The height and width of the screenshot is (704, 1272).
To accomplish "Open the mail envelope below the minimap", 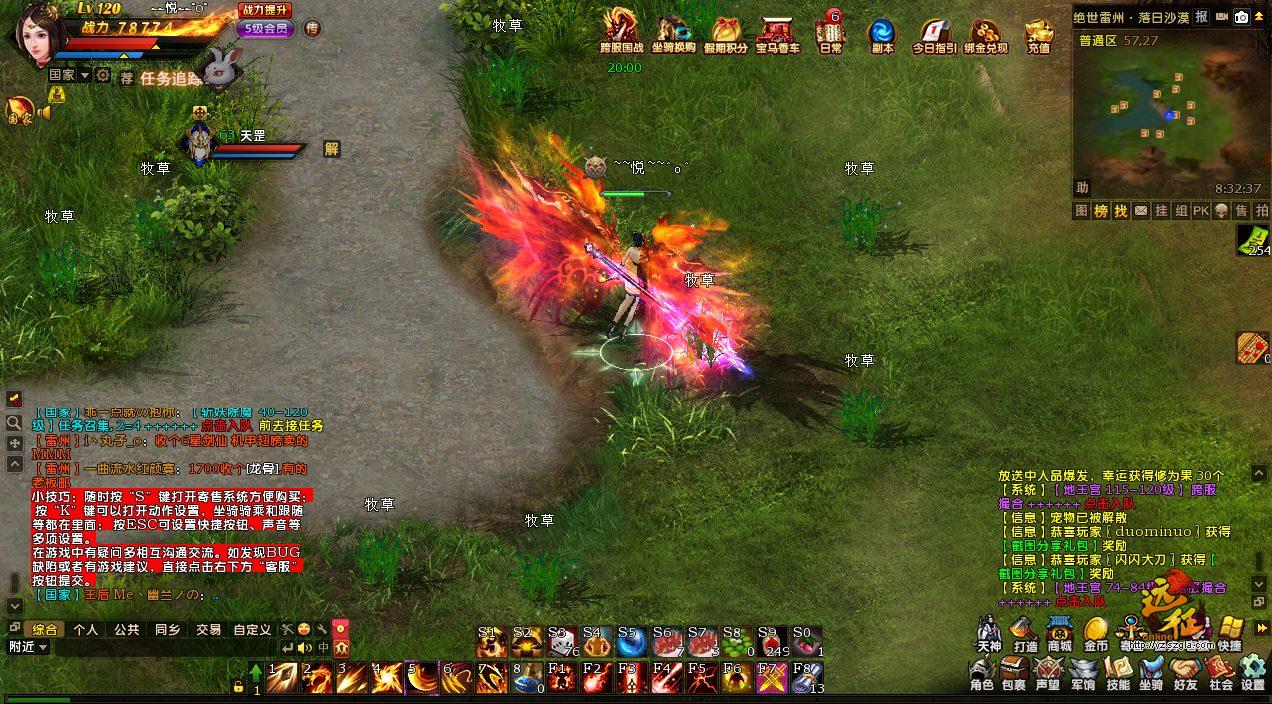I will [x=1250, y=238].
